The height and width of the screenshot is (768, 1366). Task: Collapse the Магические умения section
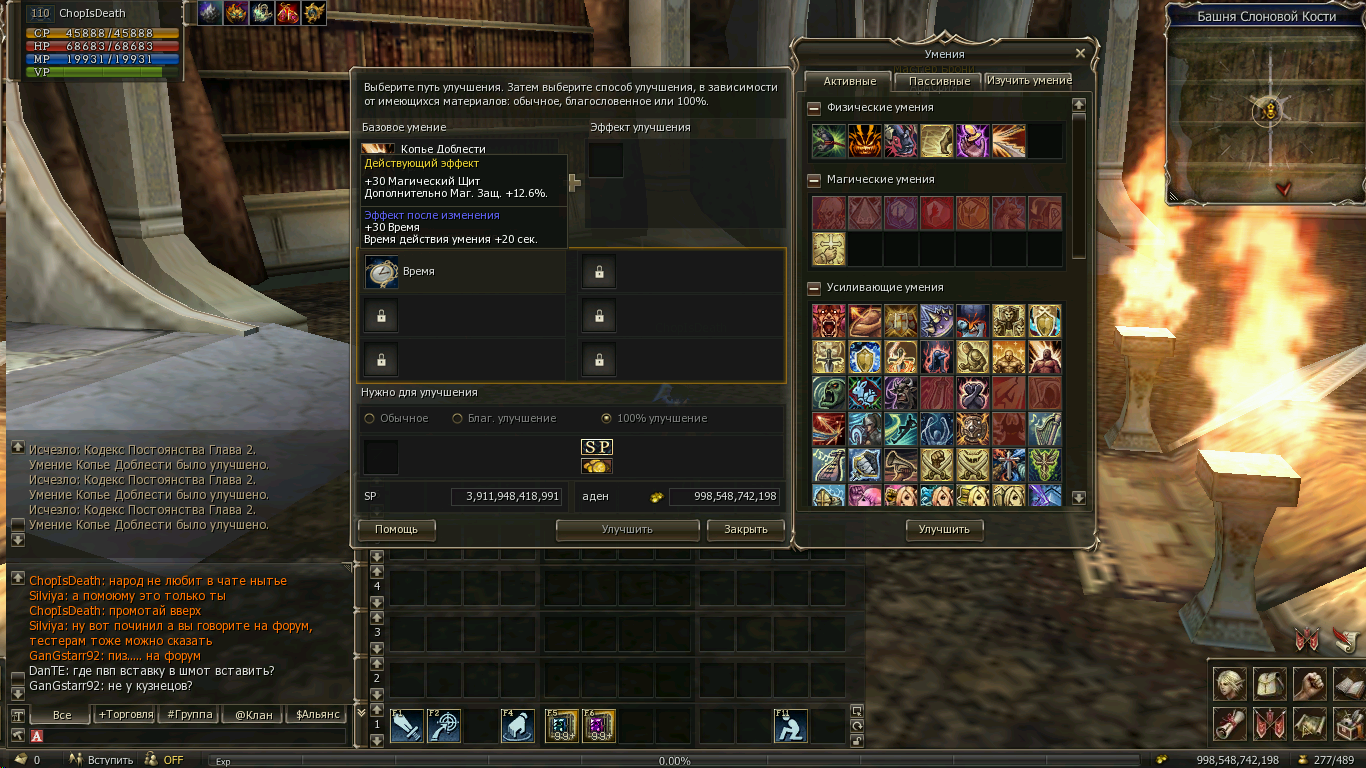click(814, 180)
